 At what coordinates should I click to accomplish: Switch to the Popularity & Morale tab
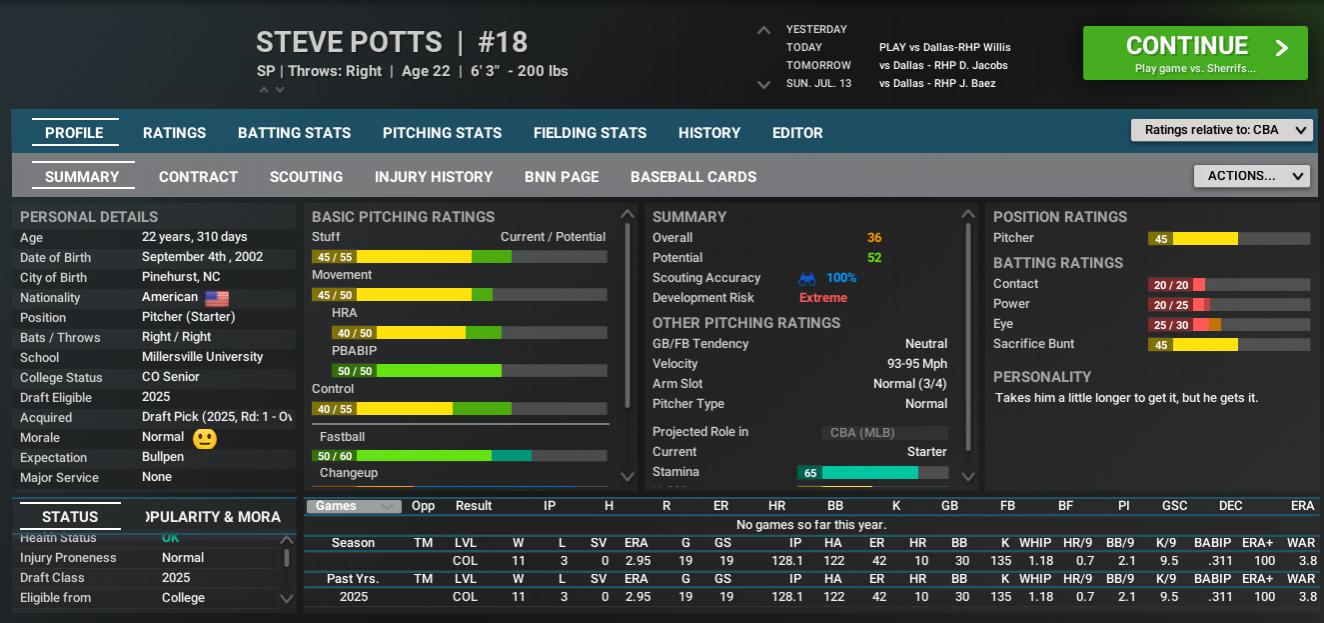point(216,517)
